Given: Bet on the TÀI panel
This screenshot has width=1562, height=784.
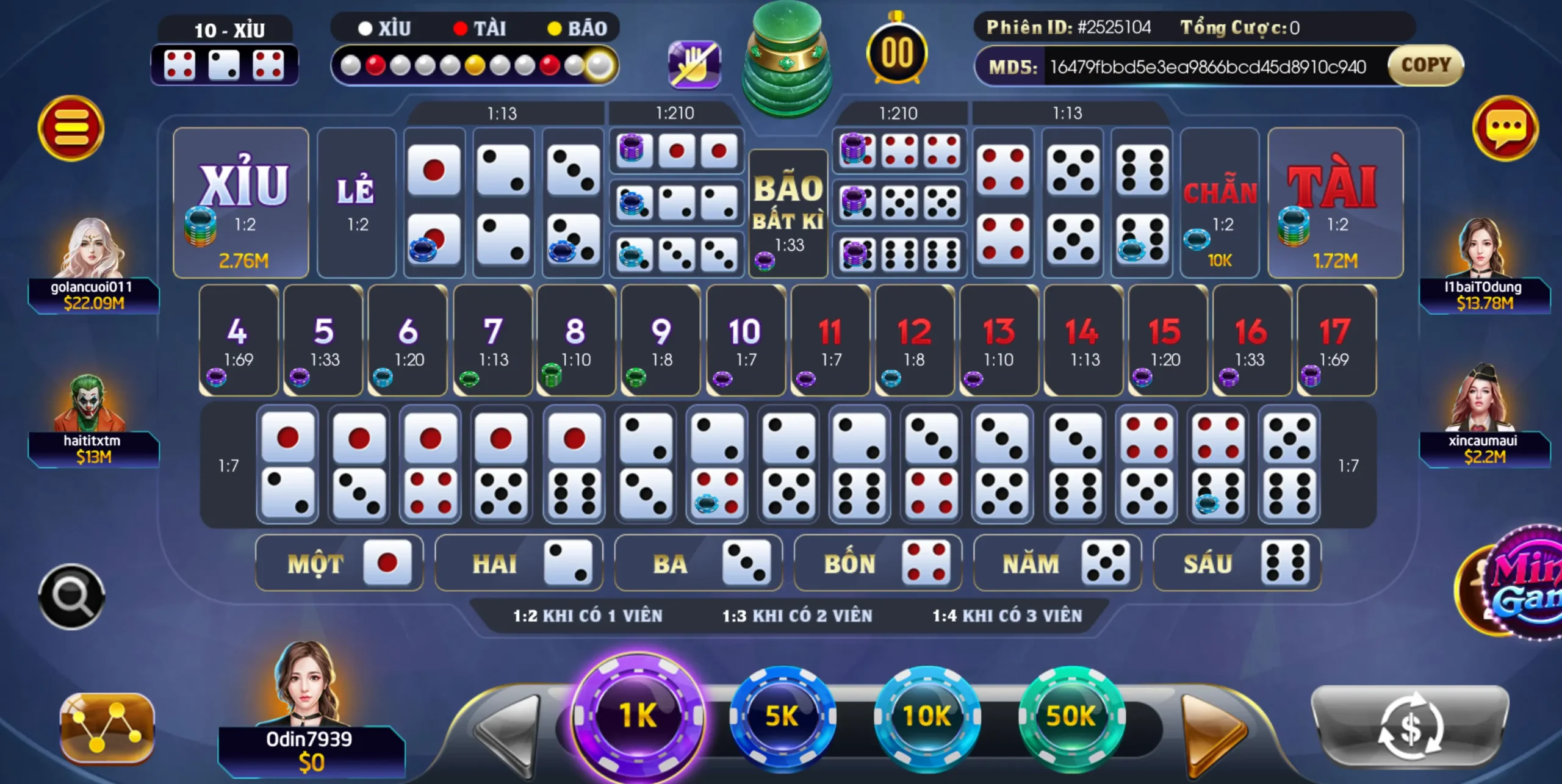Looking at the screenshot, I should tap(1335, 203).
